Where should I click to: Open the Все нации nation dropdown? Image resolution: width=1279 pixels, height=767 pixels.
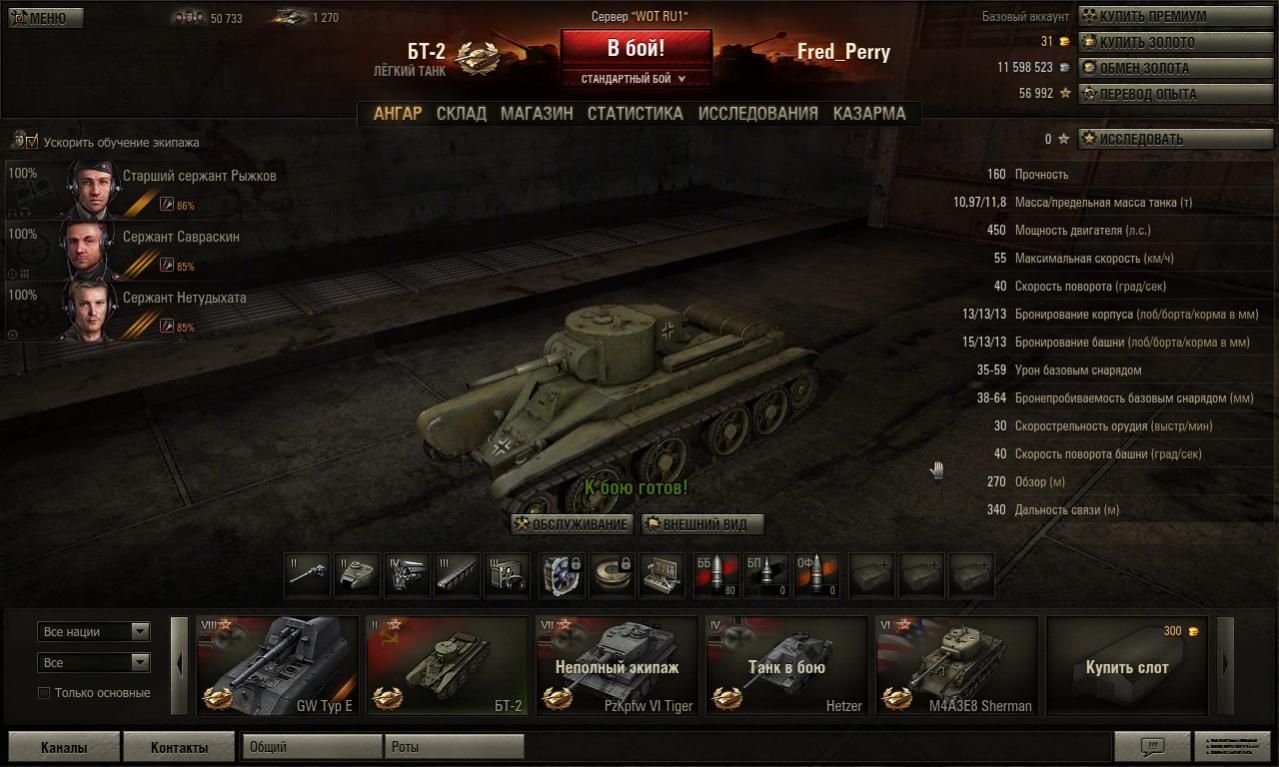(x=94, y=632)
